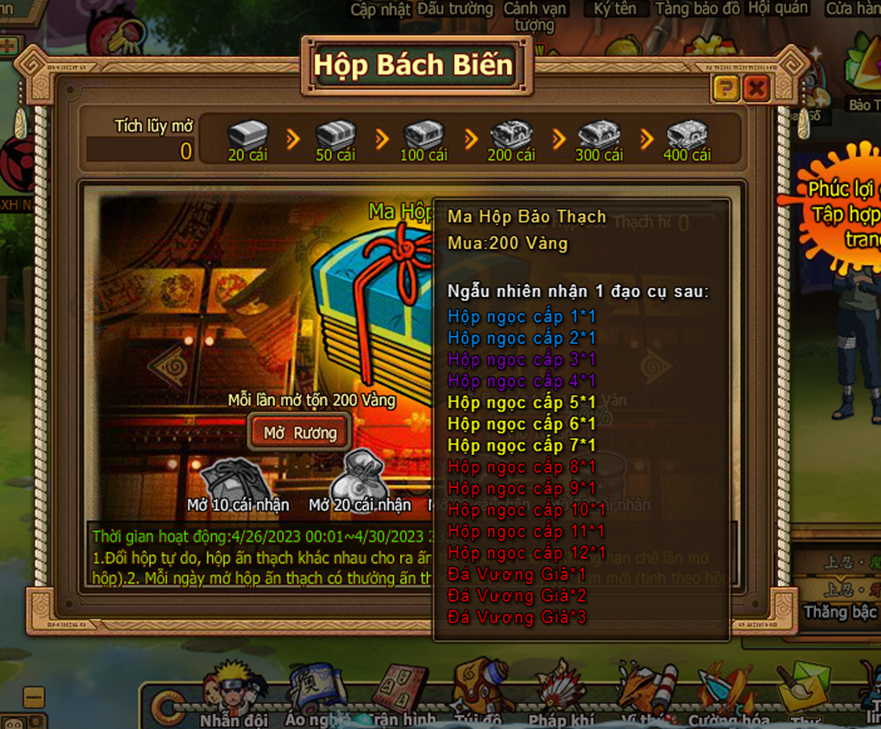Claim the 50 cái milestone chest
This screenshot has width=881, height=729.
click(x=336, y=136)
